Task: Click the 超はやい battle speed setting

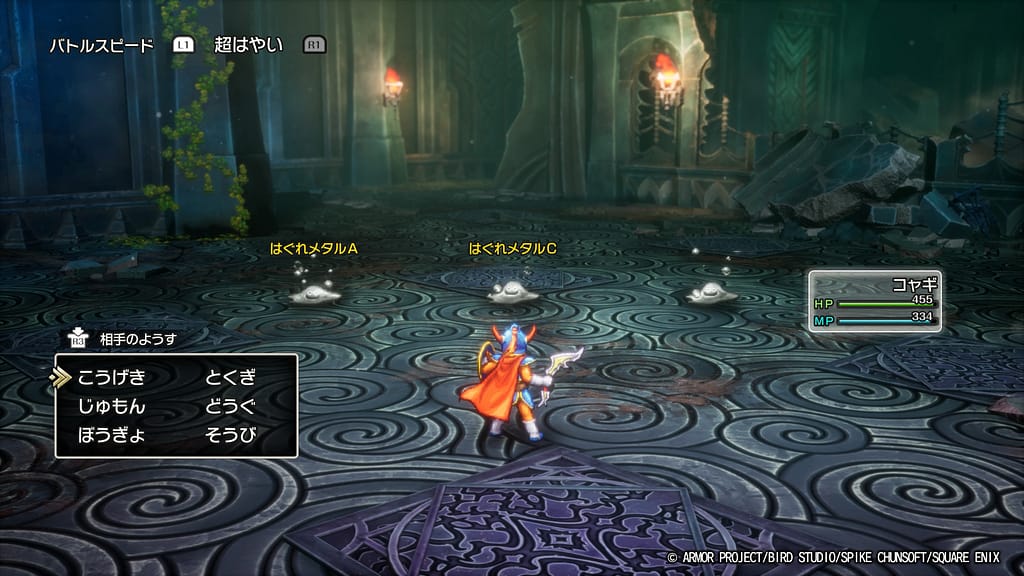Action: tap(249, 45)
